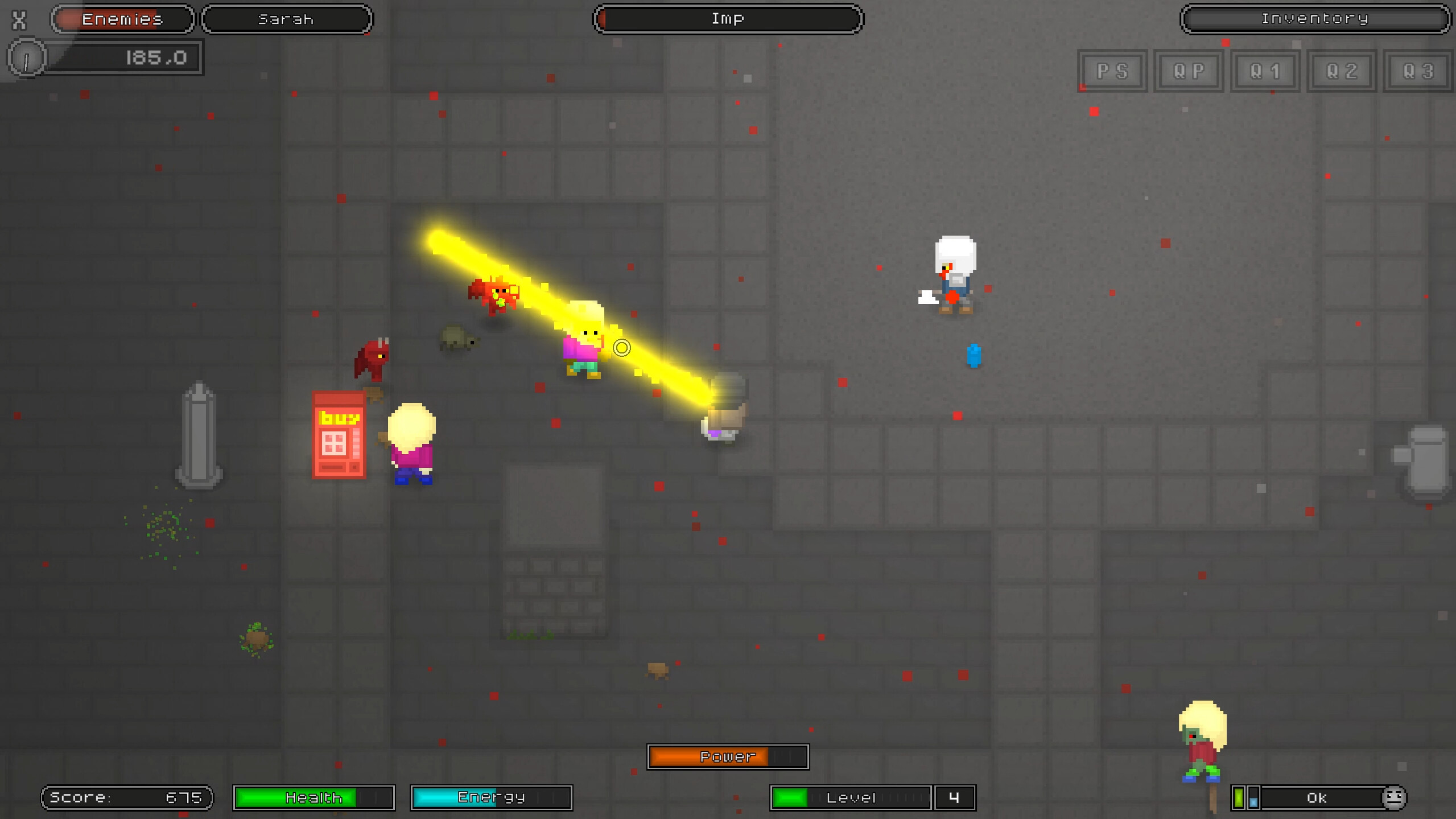Viewport: 1456px width, 819px height.
Task: Click the X icon in the top-left corner
Action: tap(19, 20)
